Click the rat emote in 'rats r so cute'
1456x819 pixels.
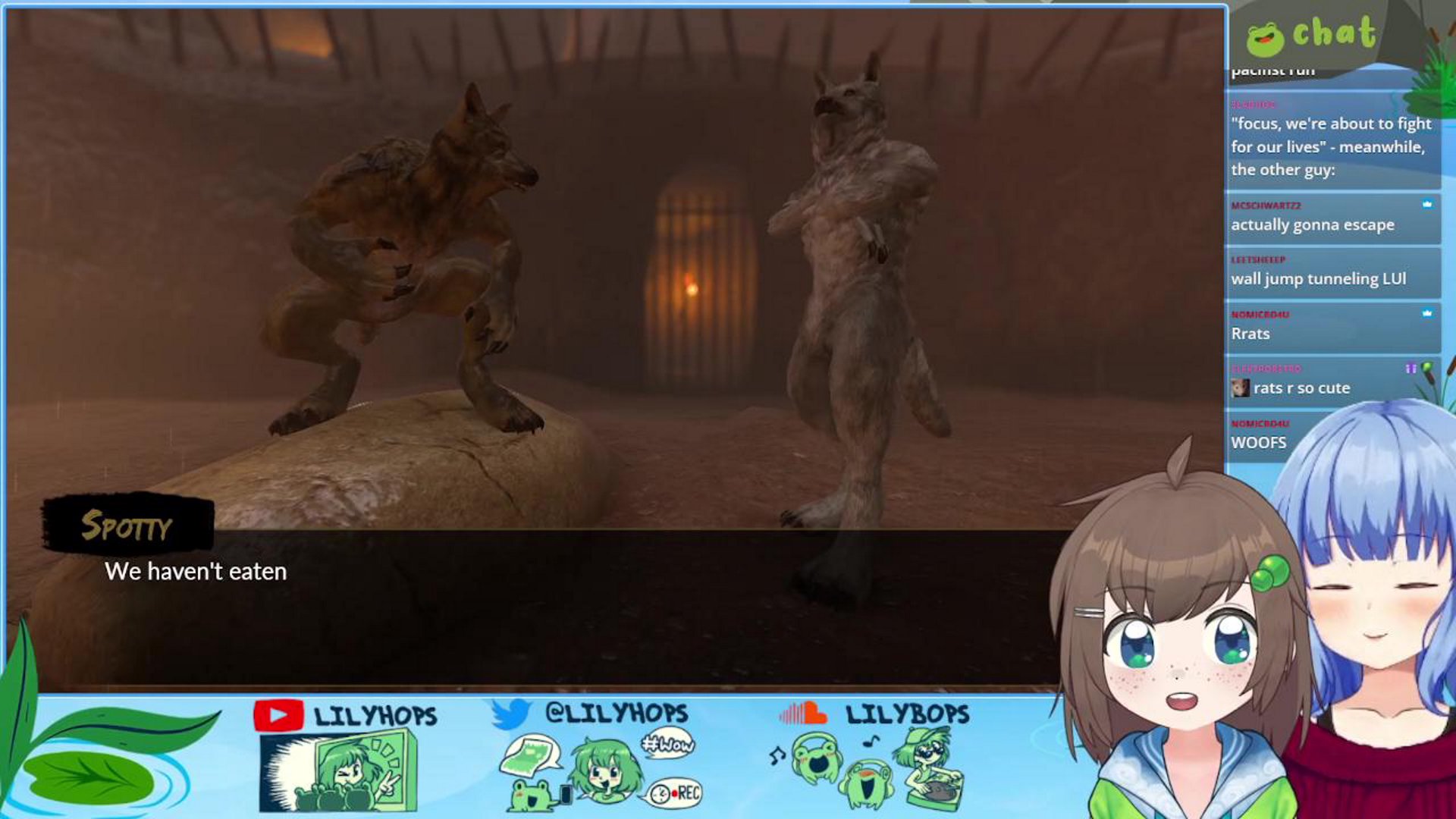(1241, 388)
